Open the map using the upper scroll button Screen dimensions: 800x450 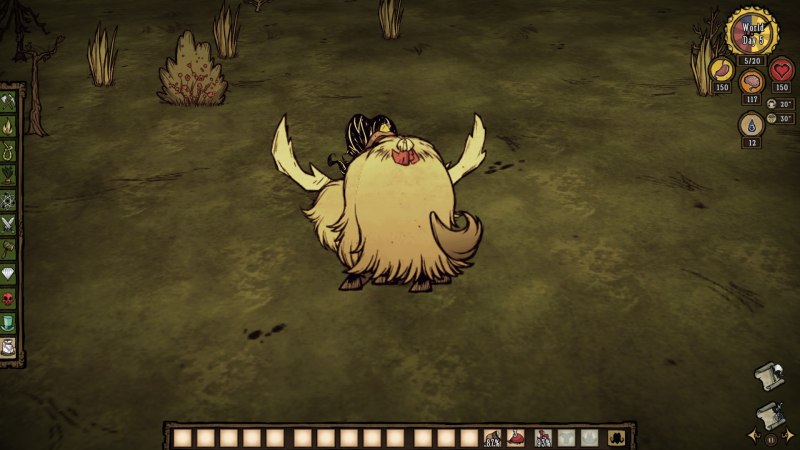click(765, 374)
